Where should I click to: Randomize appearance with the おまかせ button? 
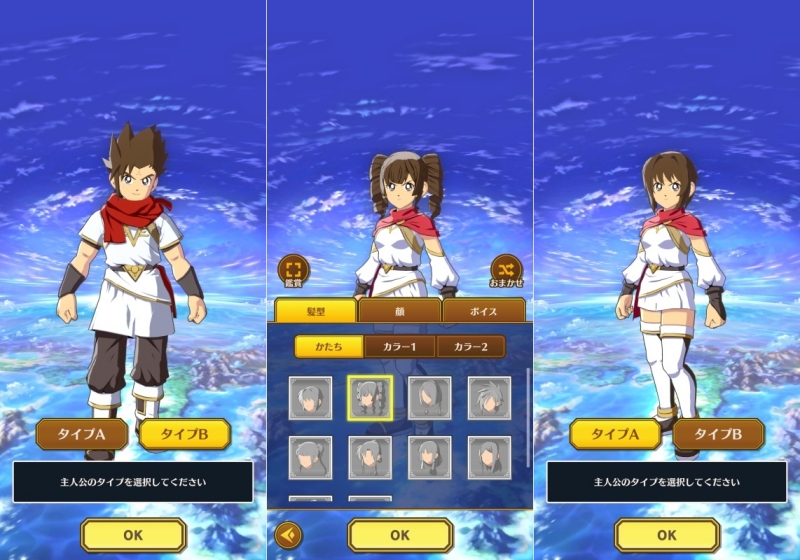(506, 270)
